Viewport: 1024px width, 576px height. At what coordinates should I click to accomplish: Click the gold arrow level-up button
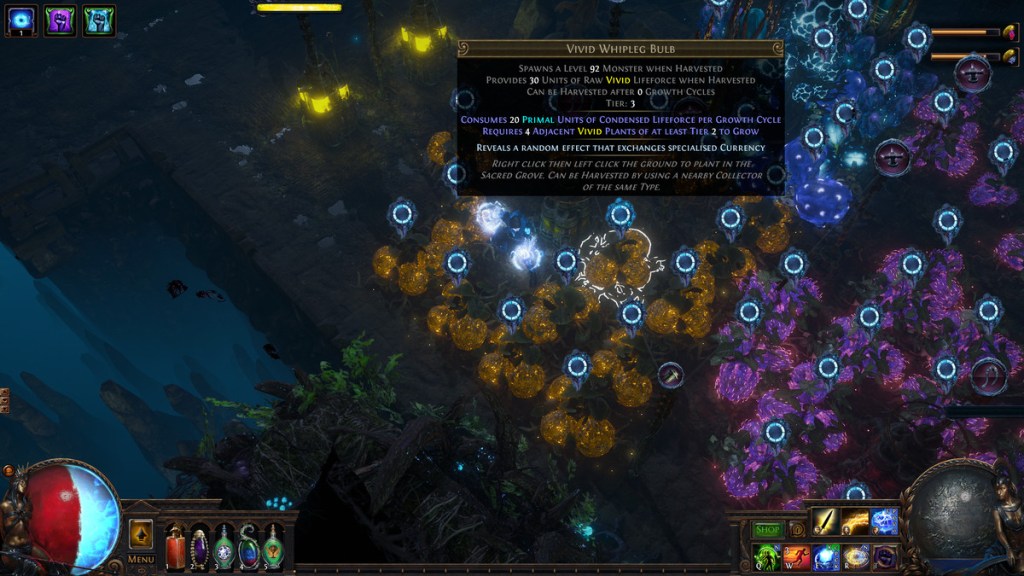point(140,535)
